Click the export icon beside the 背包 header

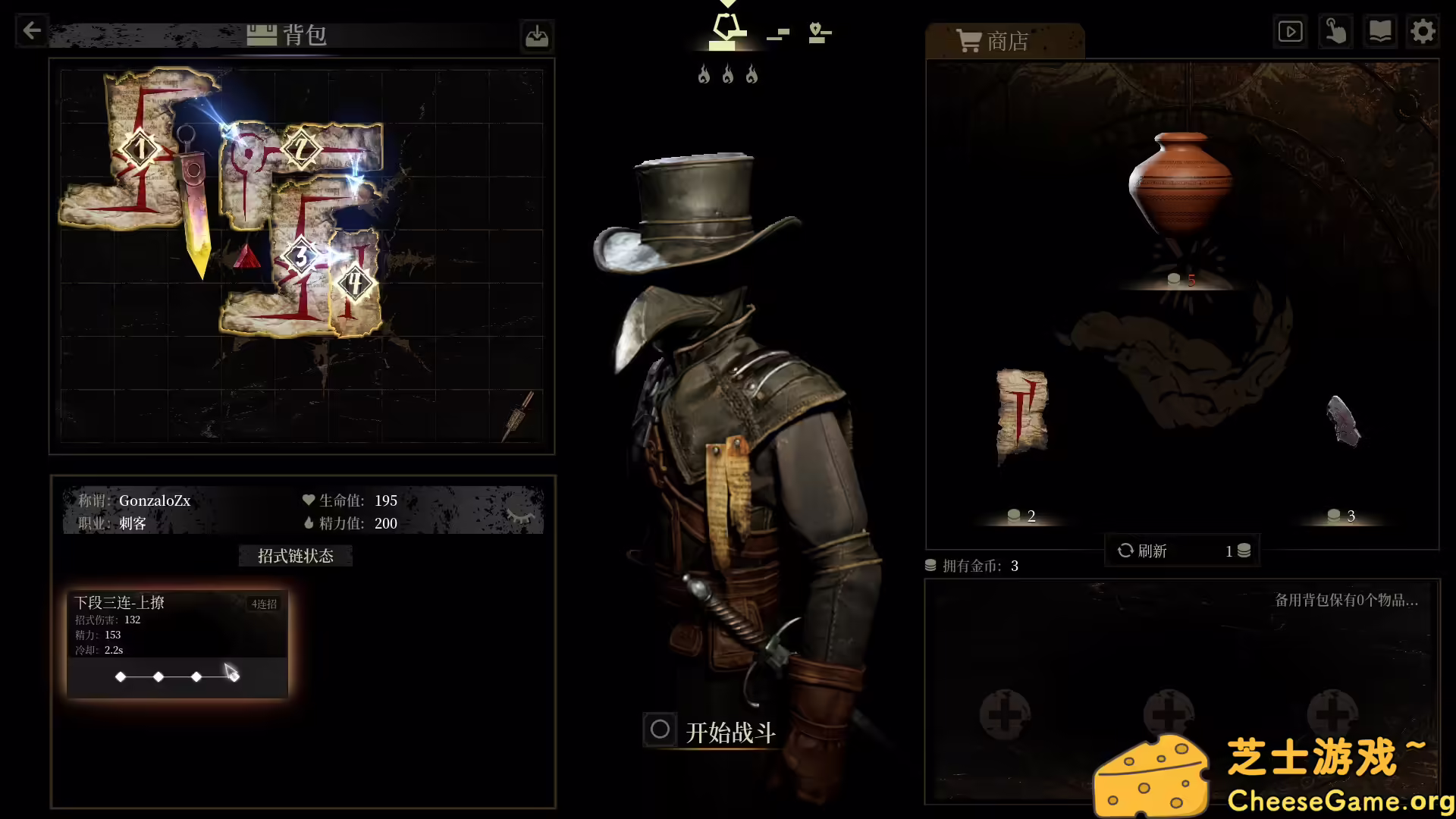pos(537,36)
